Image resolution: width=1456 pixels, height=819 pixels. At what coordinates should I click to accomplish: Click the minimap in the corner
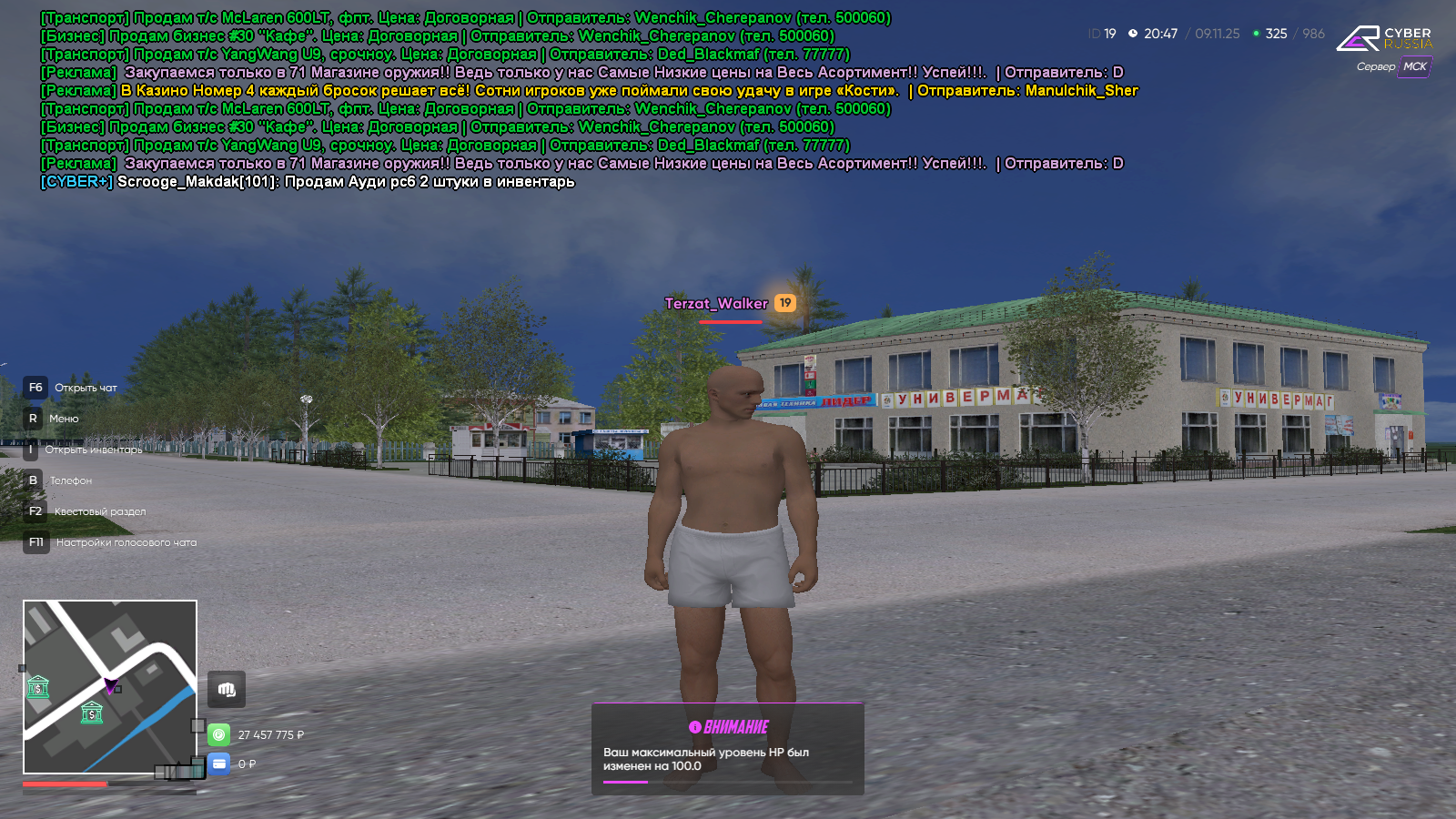click(x=110, y=687)
